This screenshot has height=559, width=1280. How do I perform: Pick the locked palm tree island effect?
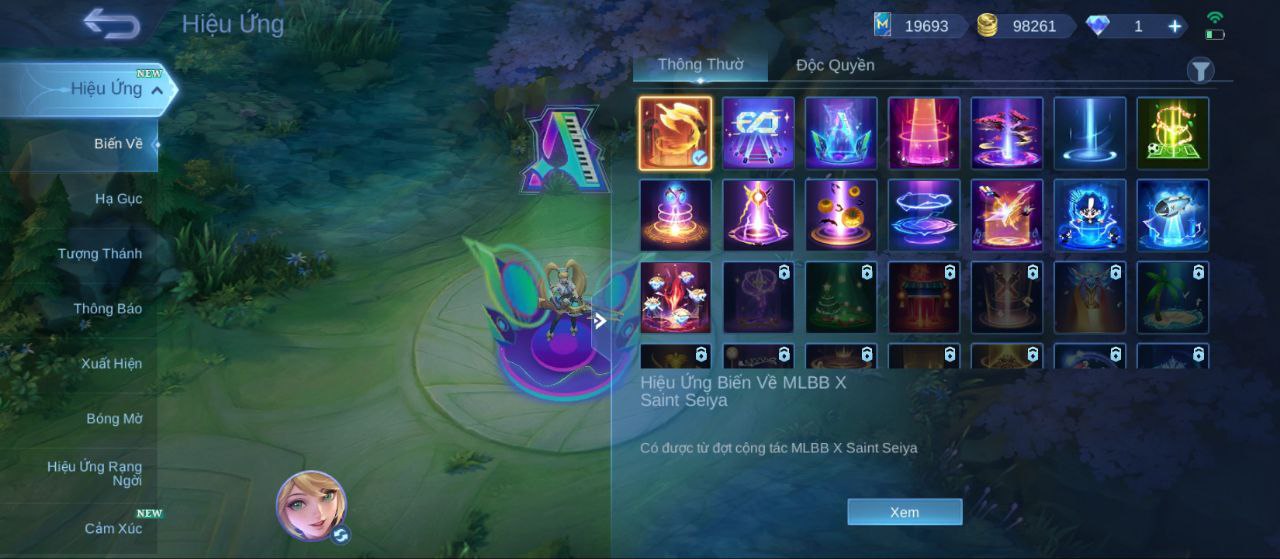pyautogui.click(x=1172, y=297)
